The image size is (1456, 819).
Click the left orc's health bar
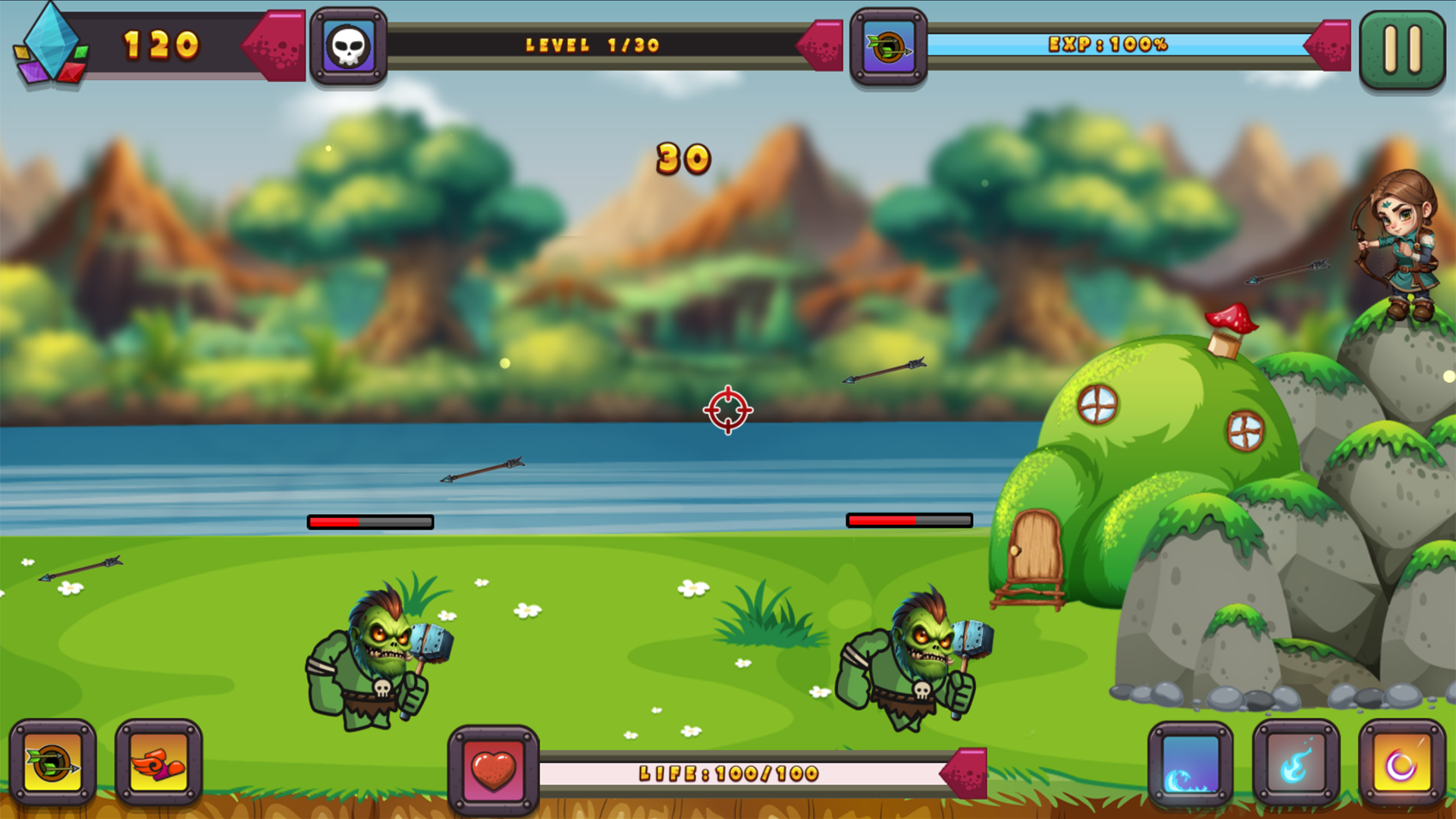(x=369, y=522)
